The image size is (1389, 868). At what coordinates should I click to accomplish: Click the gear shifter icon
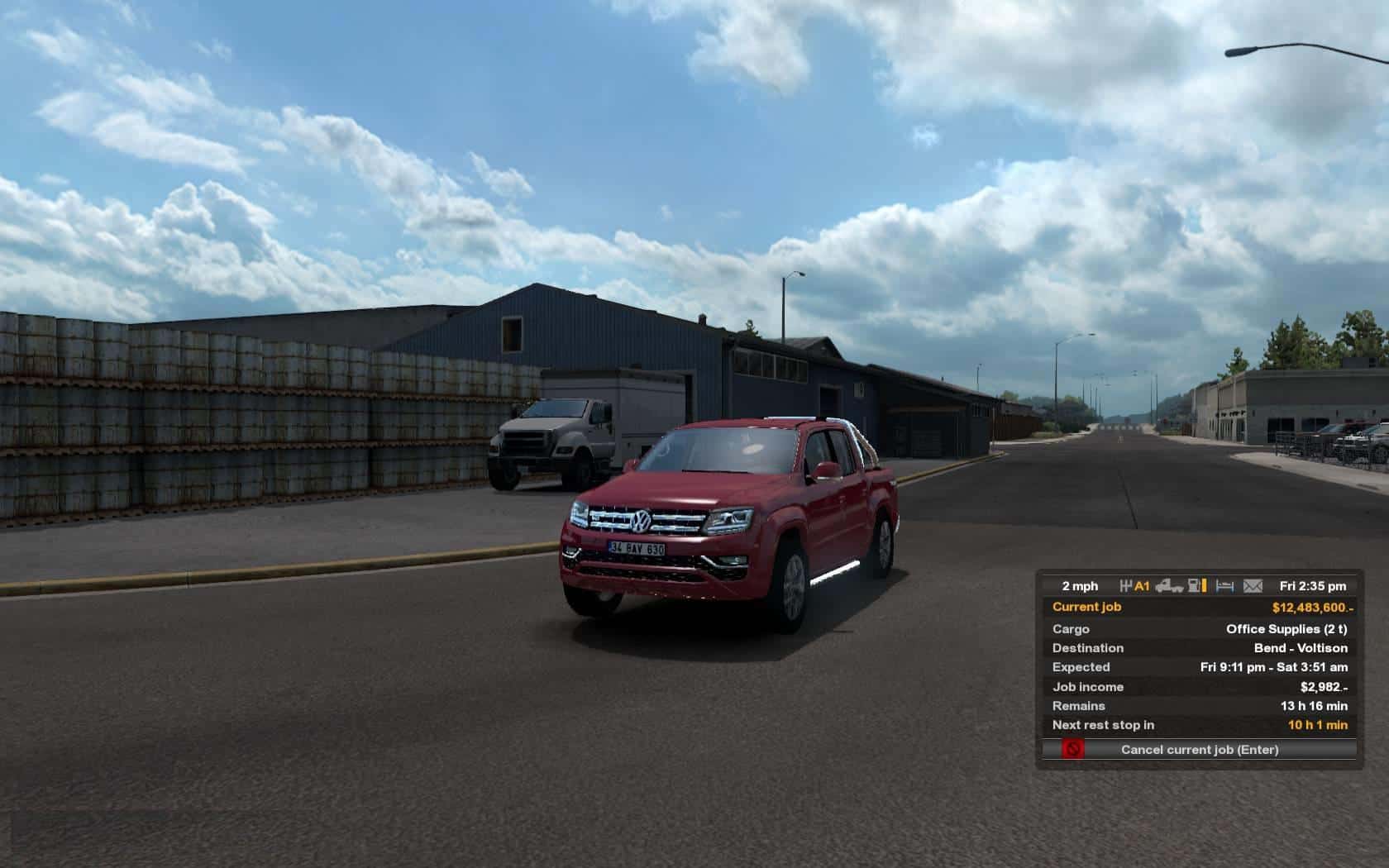point(1126,586)
